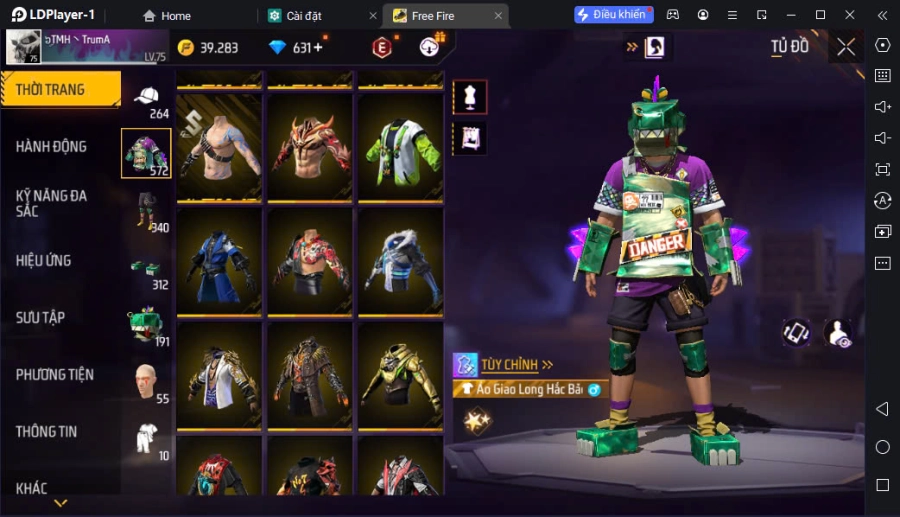The image size is (900, 517).
Task: Select the HIỆU ỨNG tab
Action: pyautogui.click(x=44, y=261)
